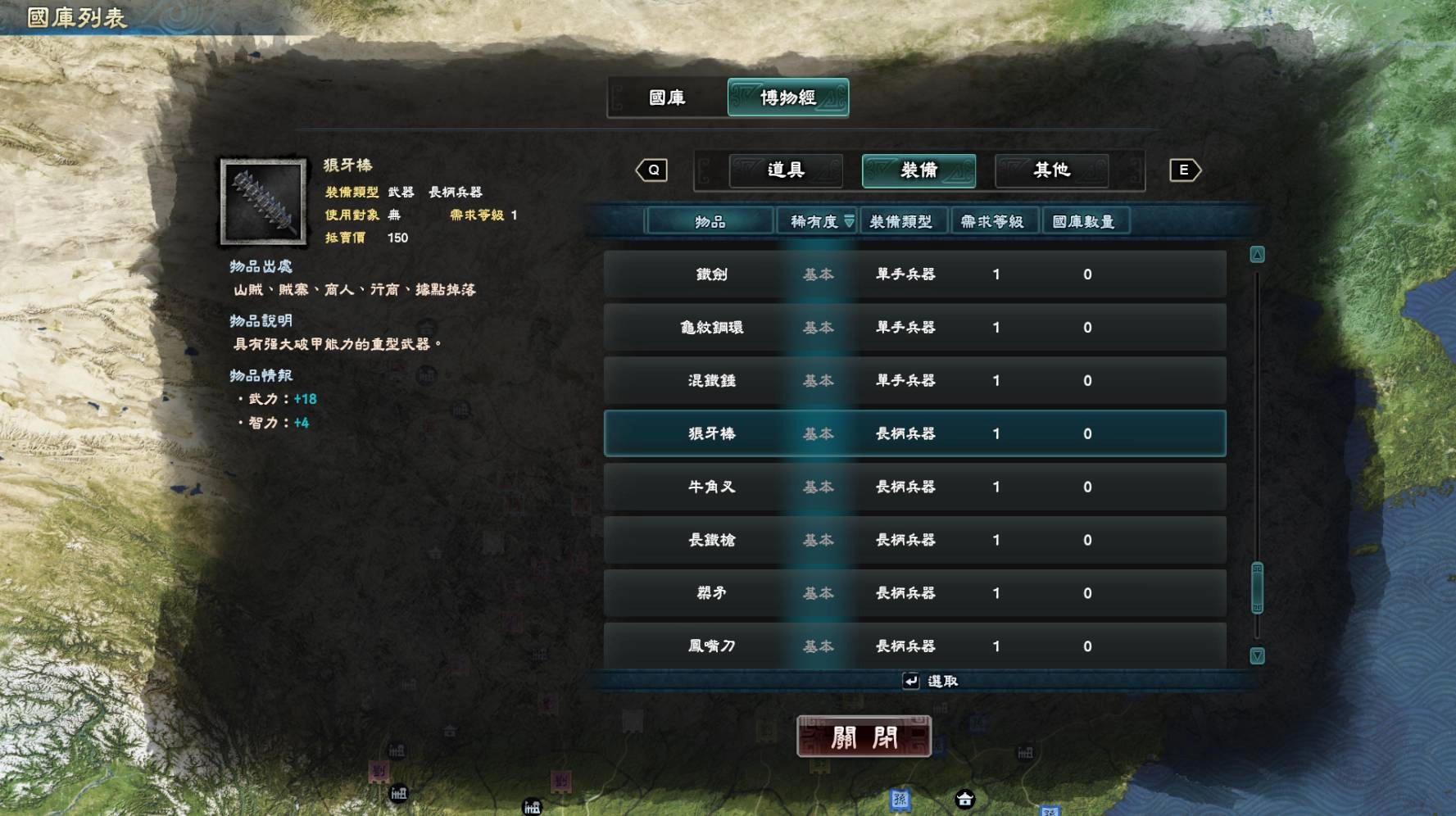Click the Q previous category arrow

click(651, 170)
